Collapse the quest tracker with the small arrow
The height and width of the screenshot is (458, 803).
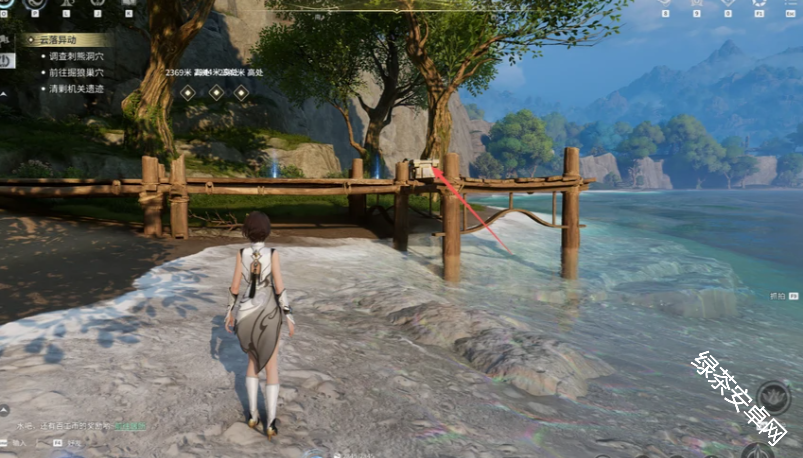pyautogui.click(x=4, y=93)
